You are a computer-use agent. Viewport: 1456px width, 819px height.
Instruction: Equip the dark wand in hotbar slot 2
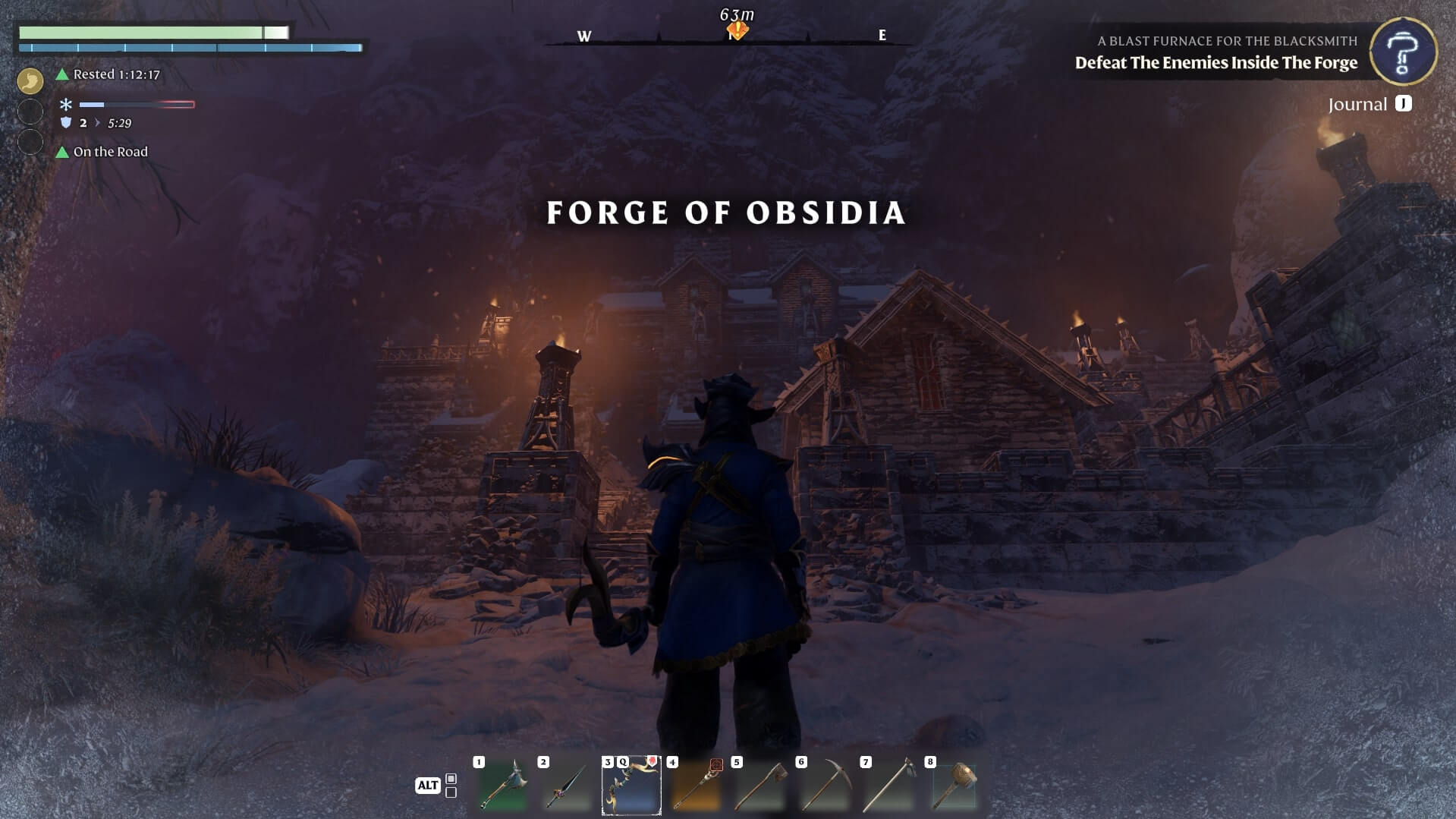point(567,786)
